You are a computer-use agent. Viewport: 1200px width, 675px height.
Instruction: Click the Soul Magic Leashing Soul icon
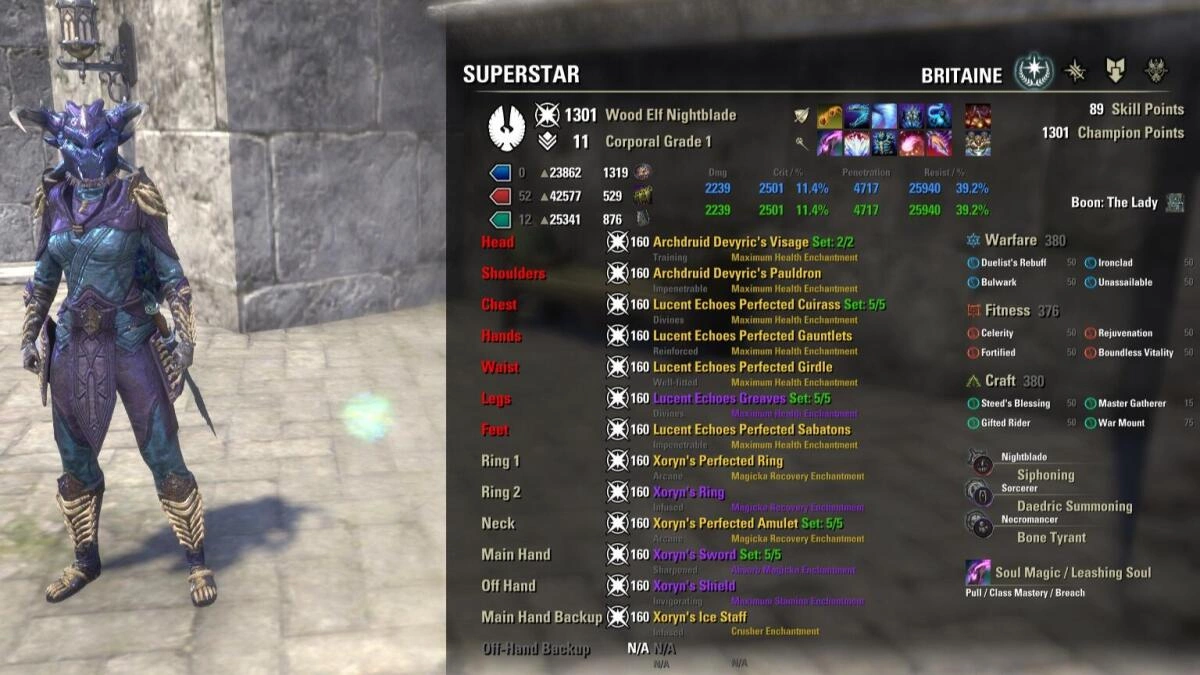click(978, 573)
